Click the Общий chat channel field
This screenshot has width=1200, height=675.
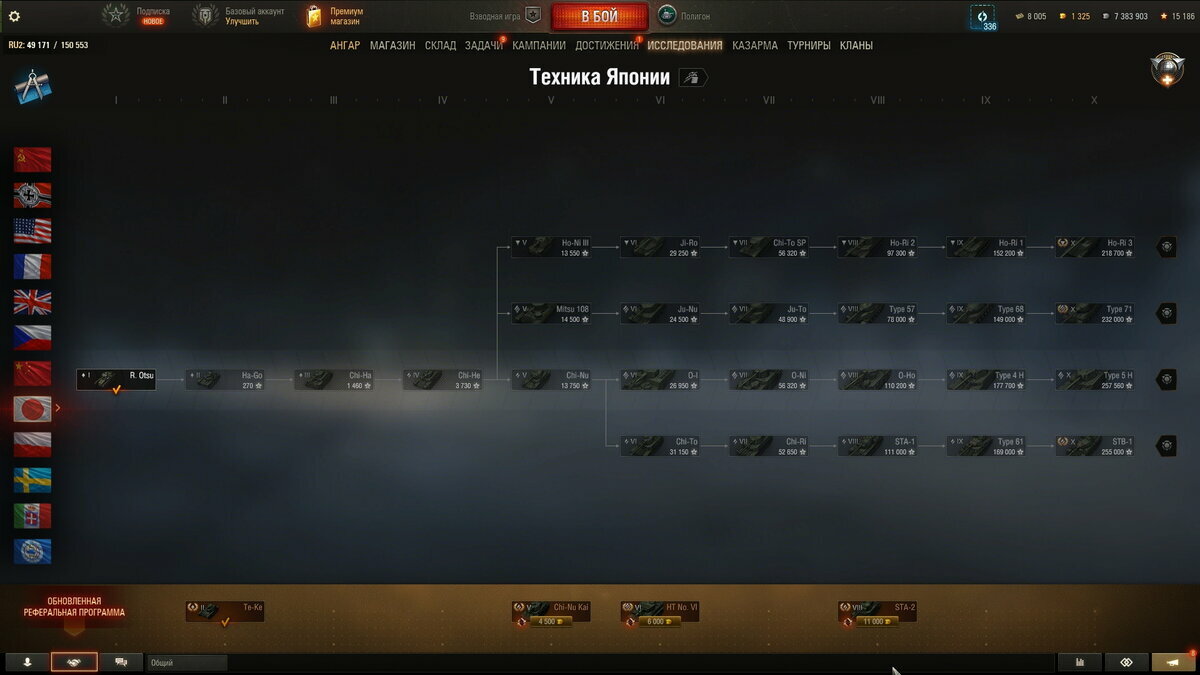[187, 662]
